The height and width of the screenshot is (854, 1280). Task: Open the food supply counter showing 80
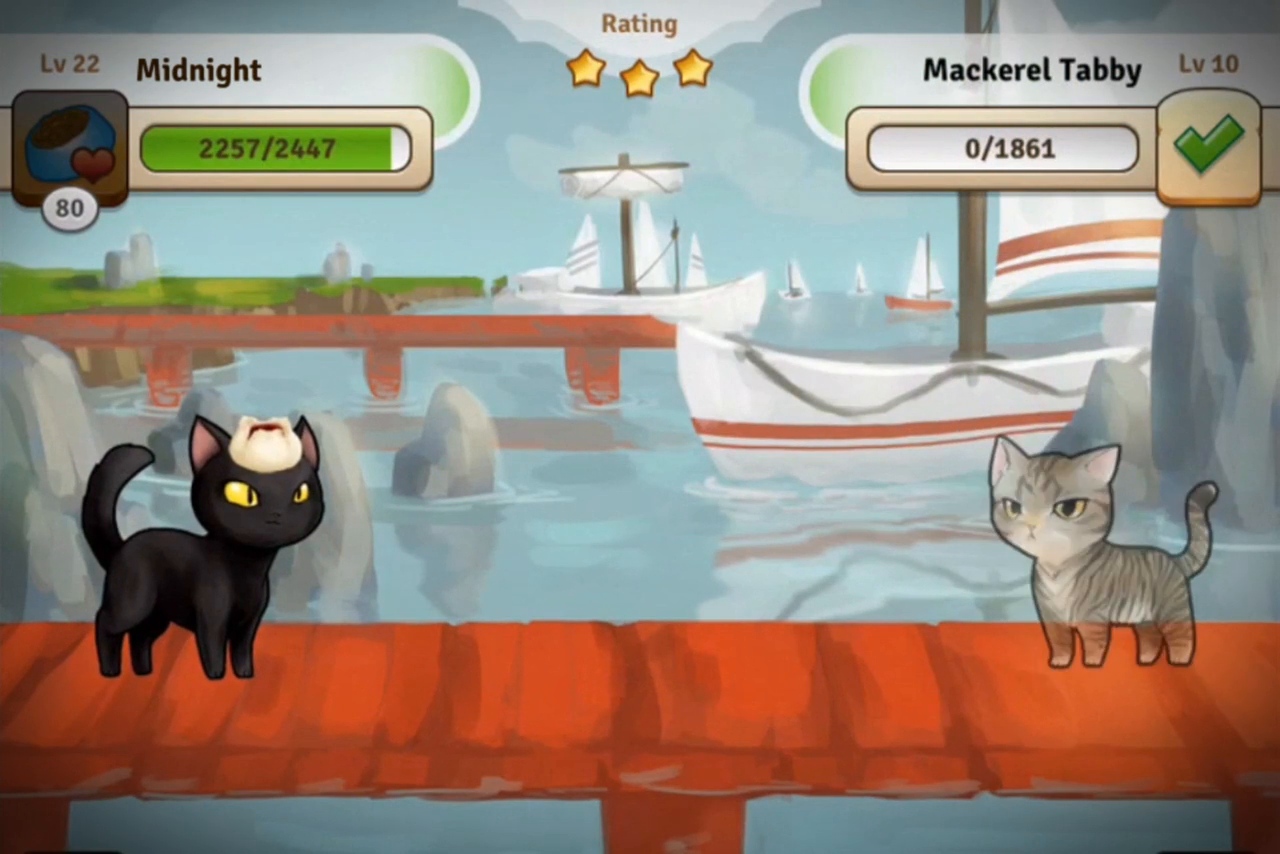tap(69, 208)
